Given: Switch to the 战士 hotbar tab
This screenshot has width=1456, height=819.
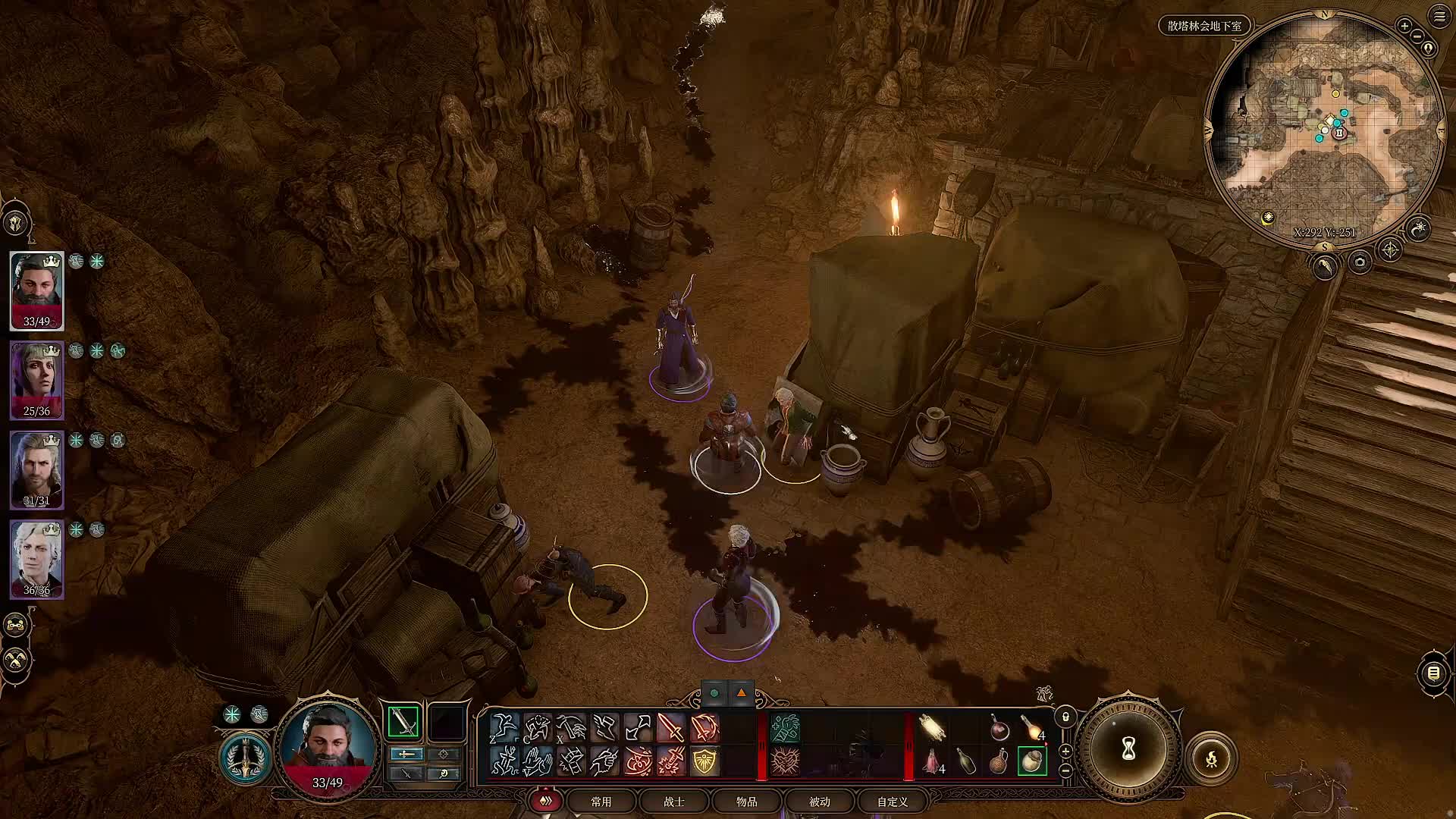Looking at the screenshot, I should (x=674, y=802).
